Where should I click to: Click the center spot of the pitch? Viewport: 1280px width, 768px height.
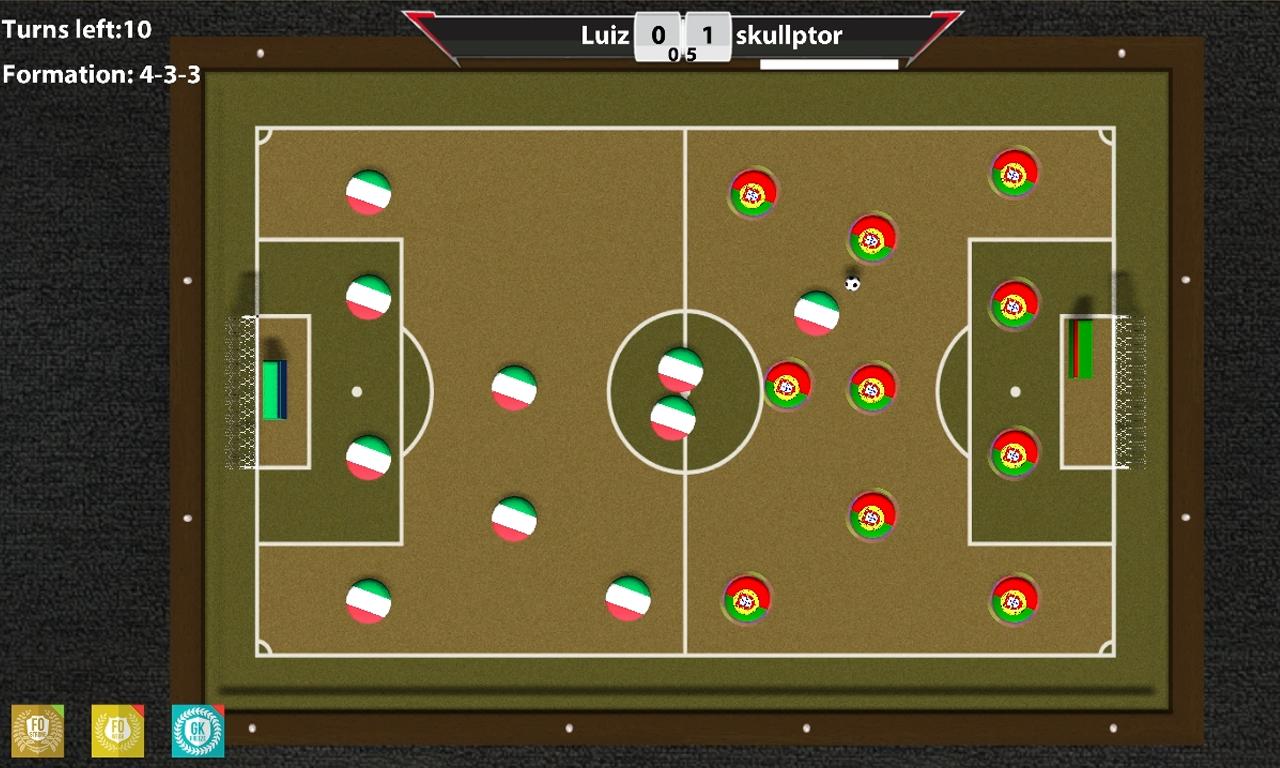pyautogui.click(x=684, y=392)
